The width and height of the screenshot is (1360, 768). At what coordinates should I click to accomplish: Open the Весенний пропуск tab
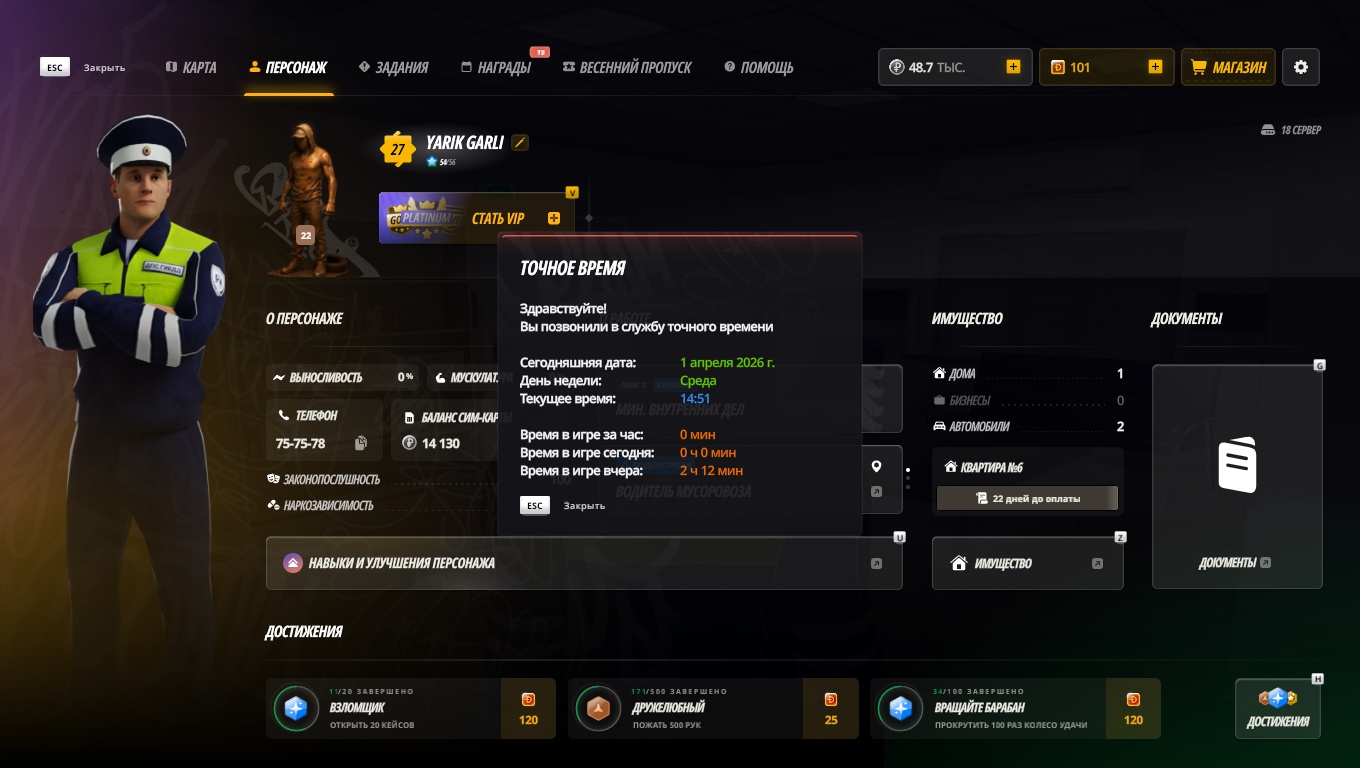click(x=627, y=67)
